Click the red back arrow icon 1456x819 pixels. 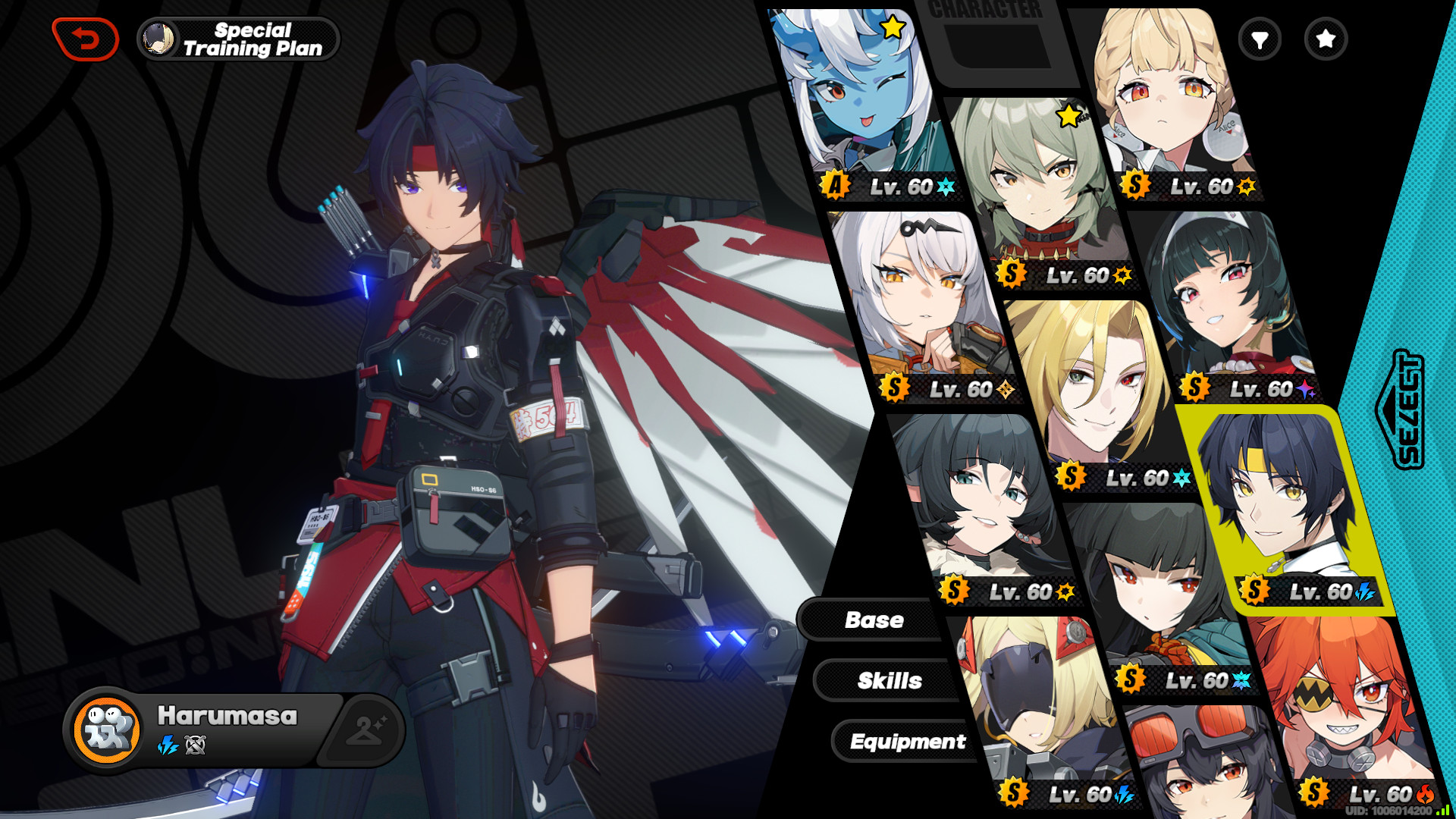point(86,38)
